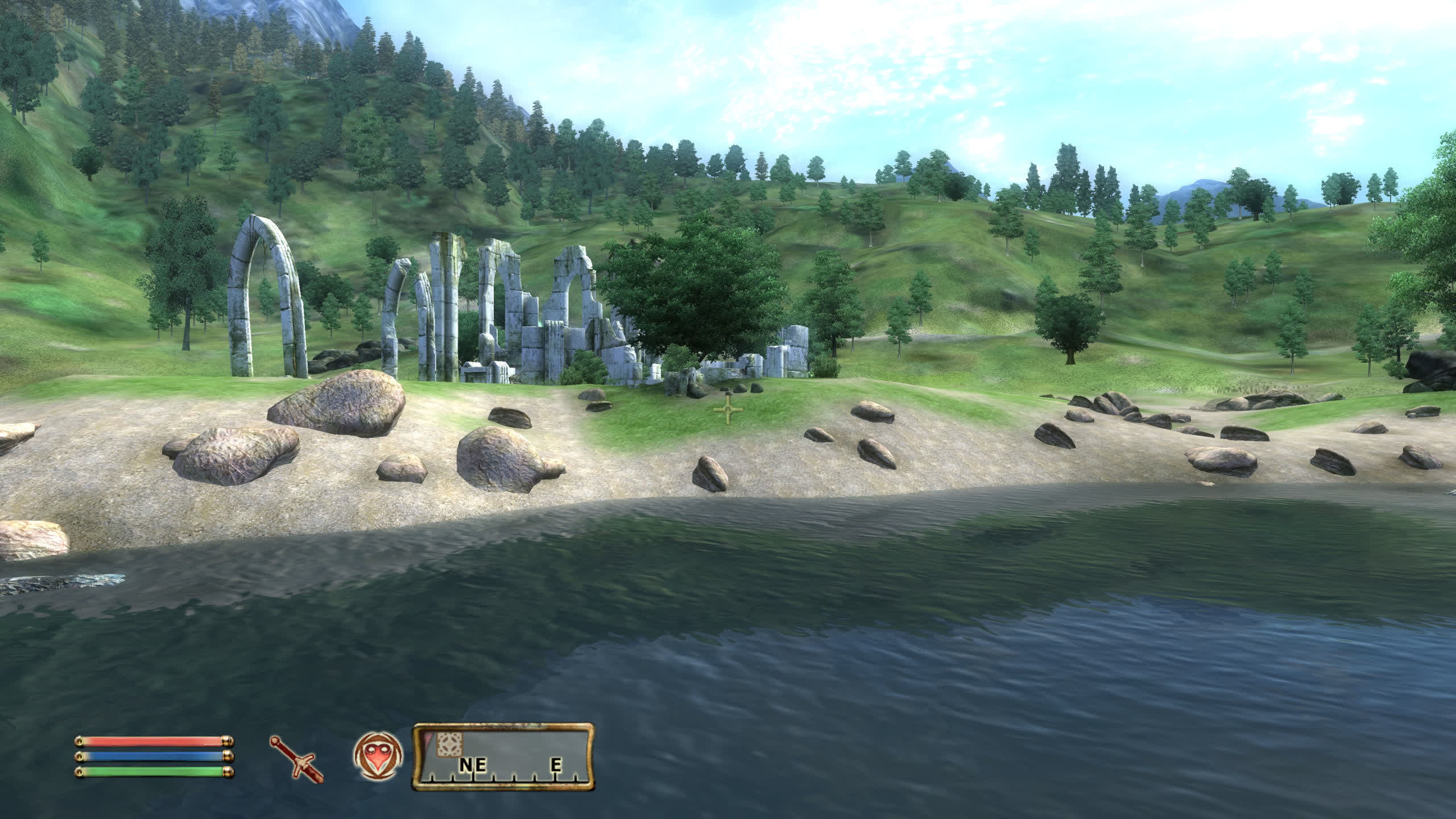
Task: Click the compass heading bar
Action: coord(503,756)
